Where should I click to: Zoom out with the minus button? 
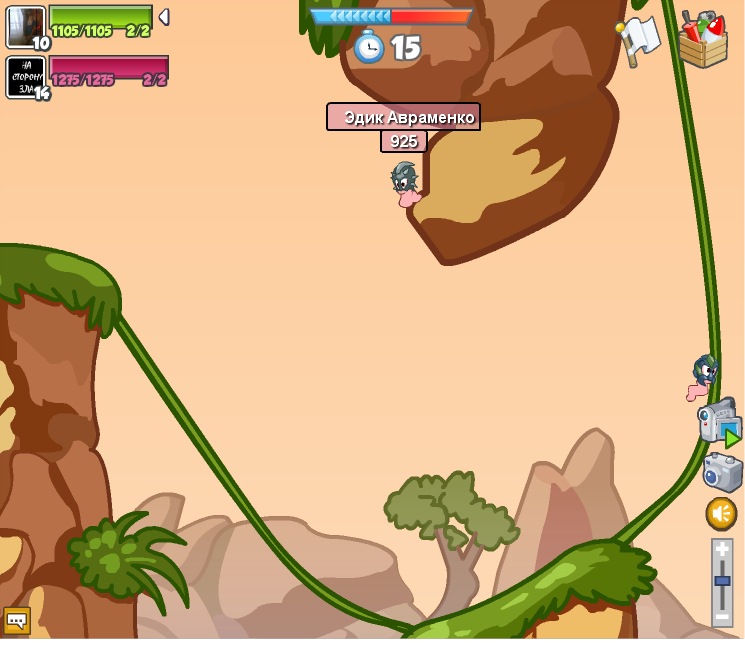tap(722, 616)
